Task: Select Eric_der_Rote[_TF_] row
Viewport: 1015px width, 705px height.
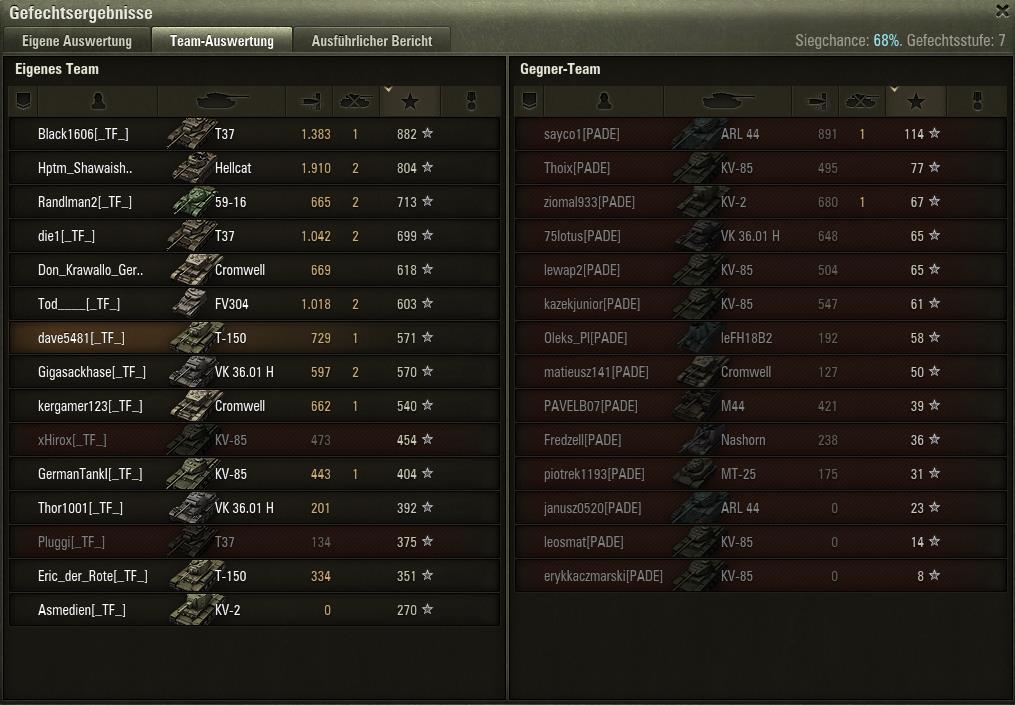Action: click(x=93, y=576)
